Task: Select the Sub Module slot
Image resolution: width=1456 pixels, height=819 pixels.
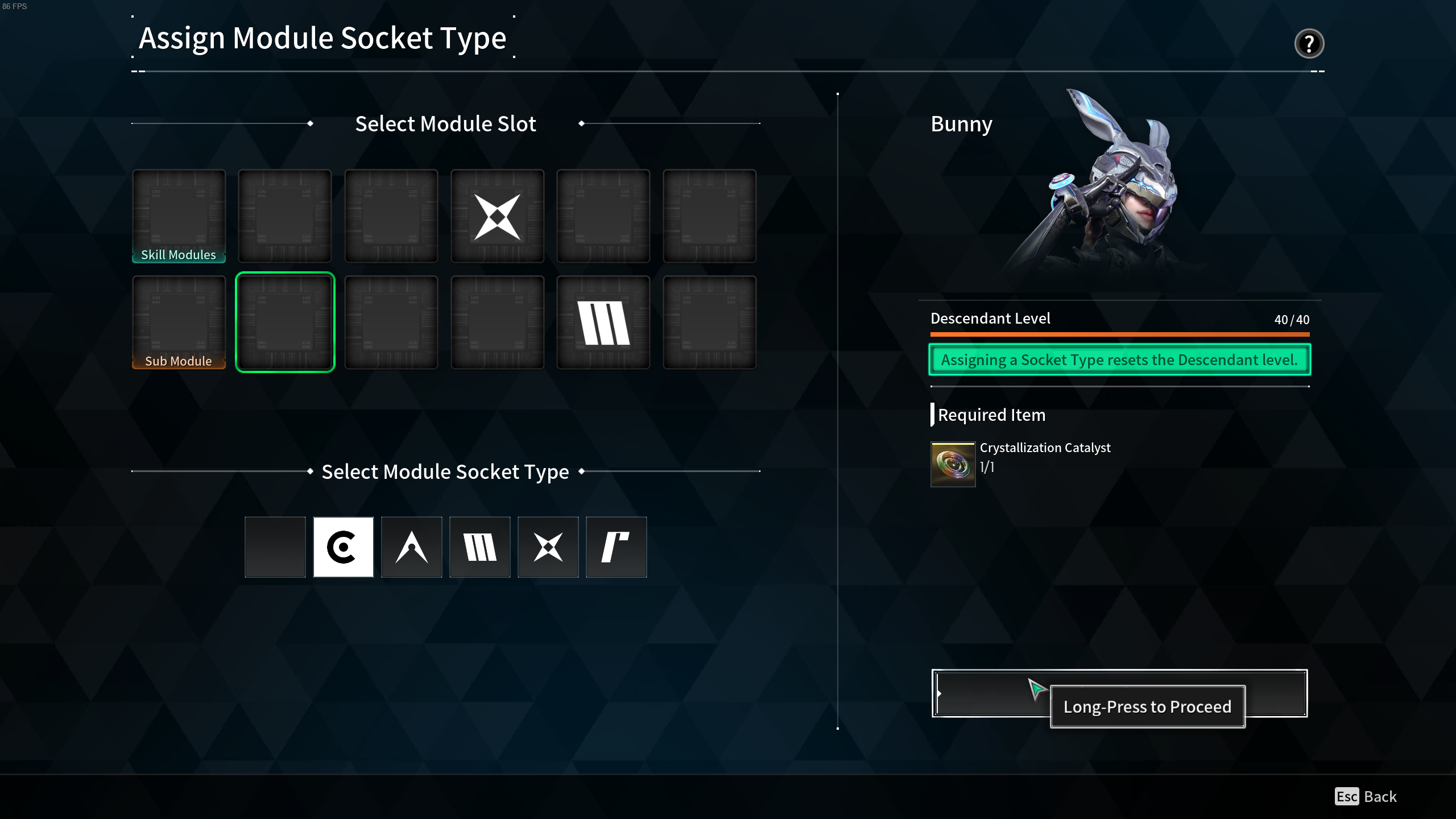Action: coord(179,322)
